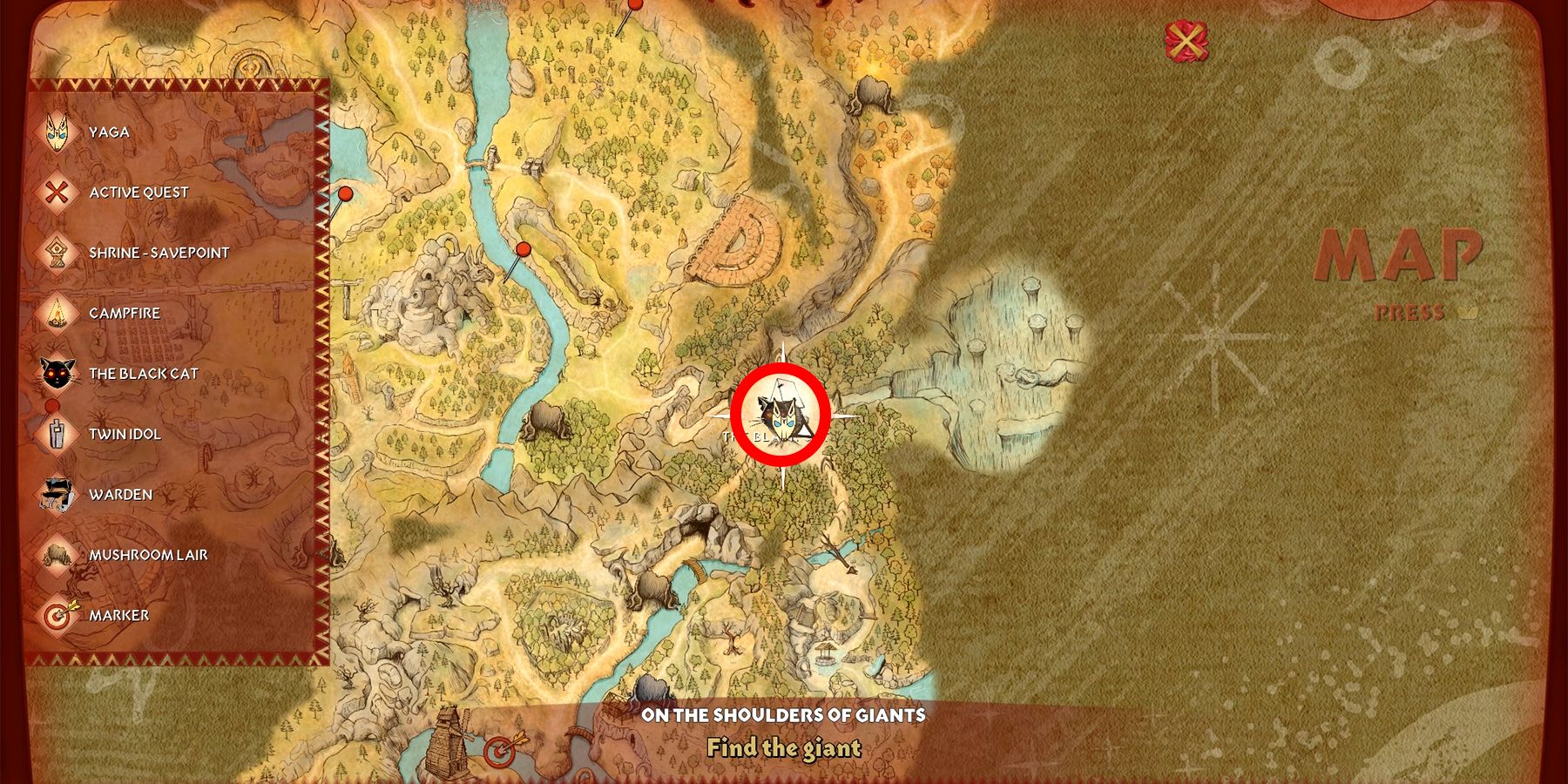Select The Black Cat legend icon
1568x784 pixels.
click(x=57, y=371)
